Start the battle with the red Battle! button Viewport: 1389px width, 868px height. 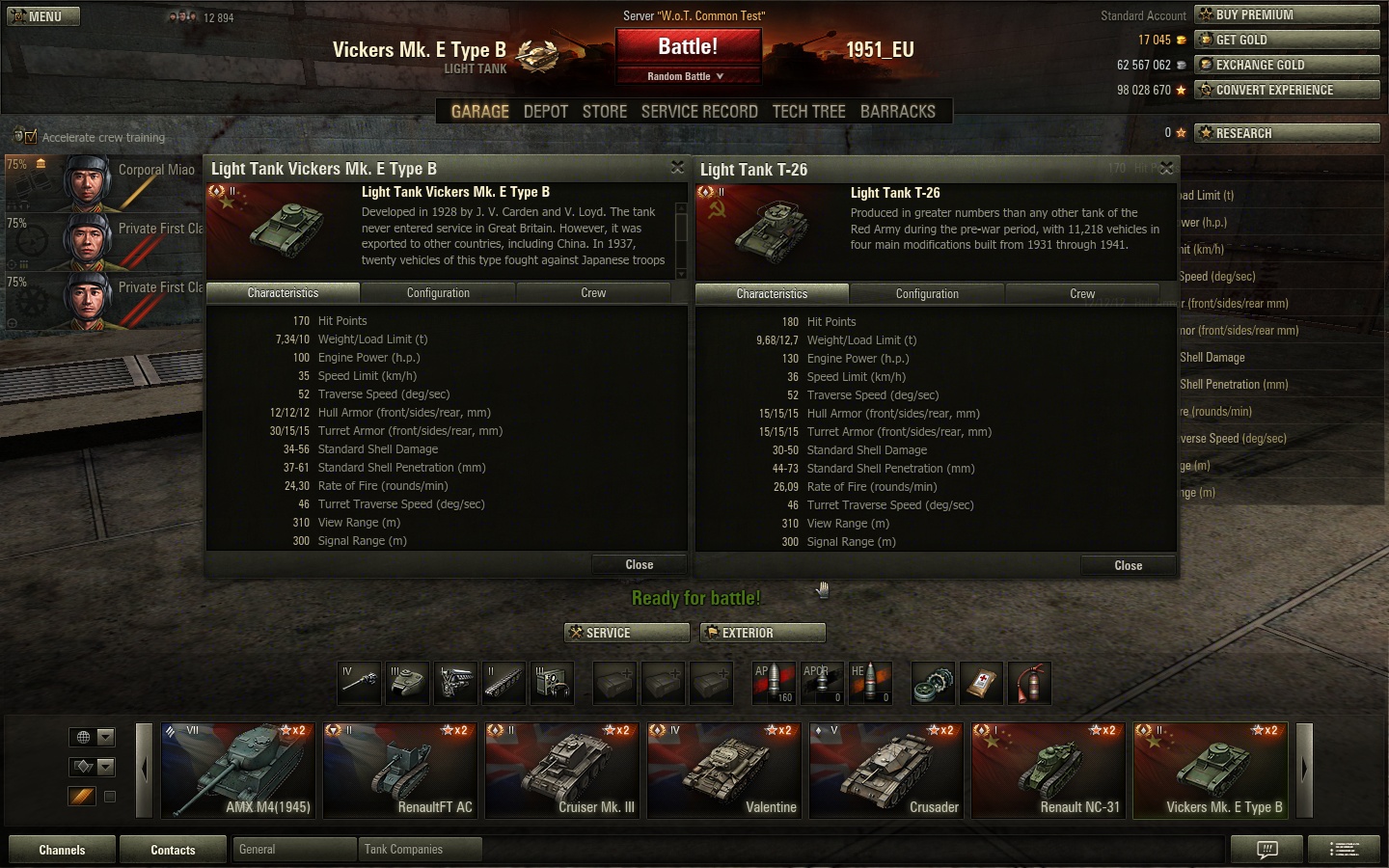point(688,46)
